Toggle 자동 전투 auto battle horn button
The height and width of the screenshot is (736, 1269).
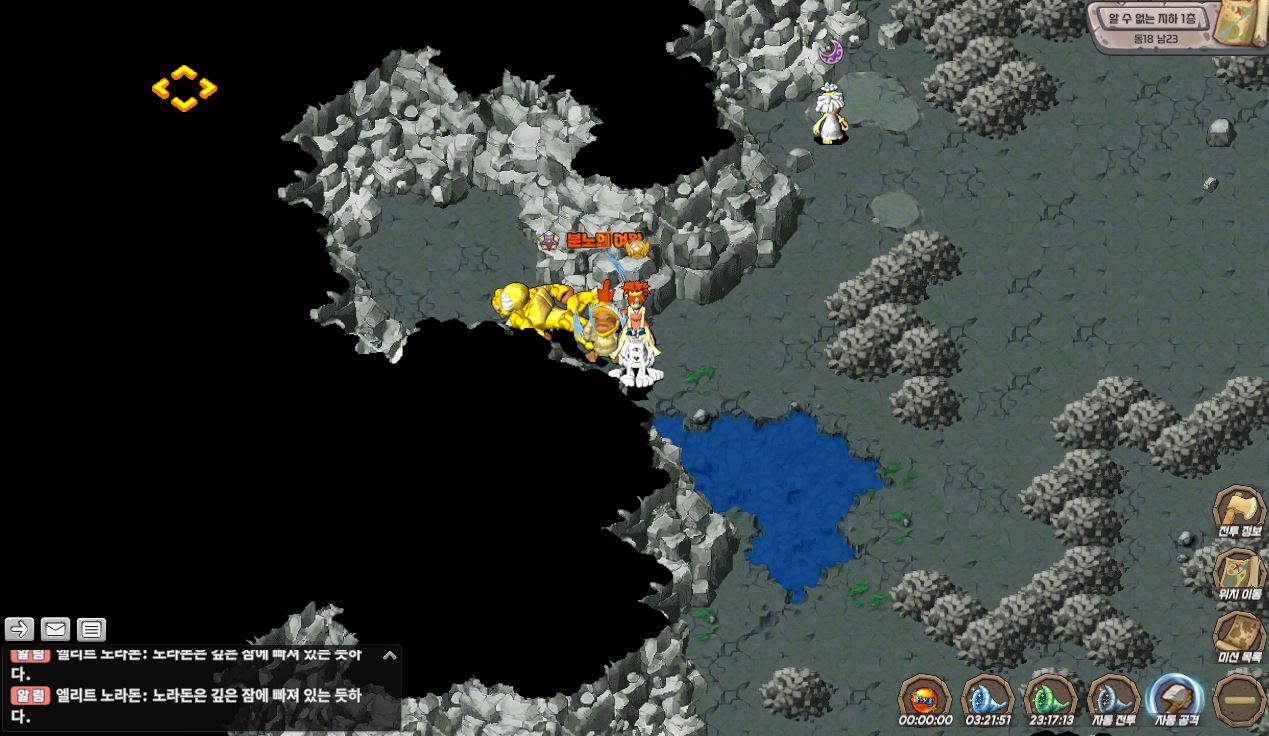(x=1113, y=696)
